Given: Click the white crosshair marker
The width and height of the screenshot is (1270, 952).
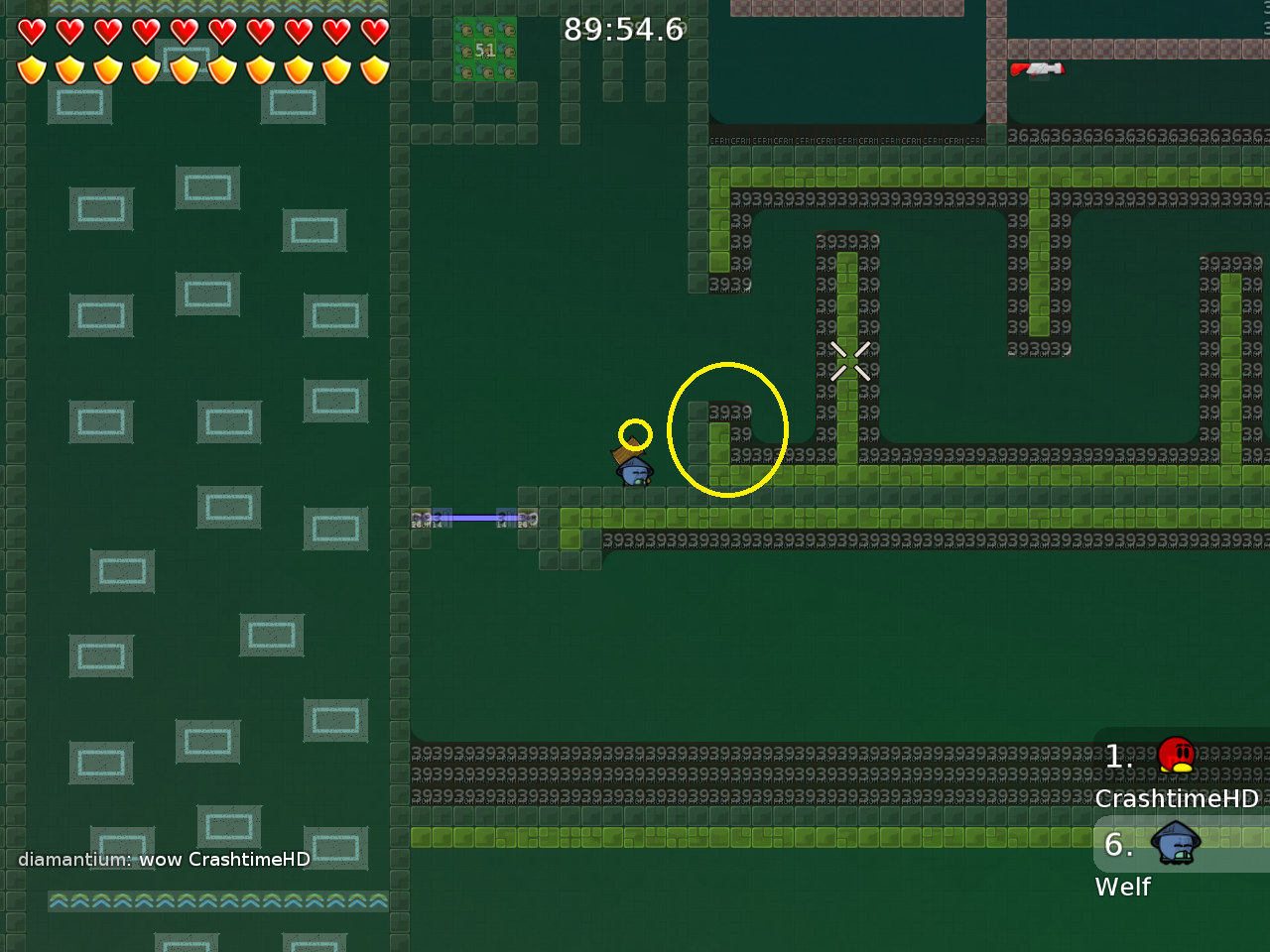Looking at the screenshot, I should [x=850, y=361].
